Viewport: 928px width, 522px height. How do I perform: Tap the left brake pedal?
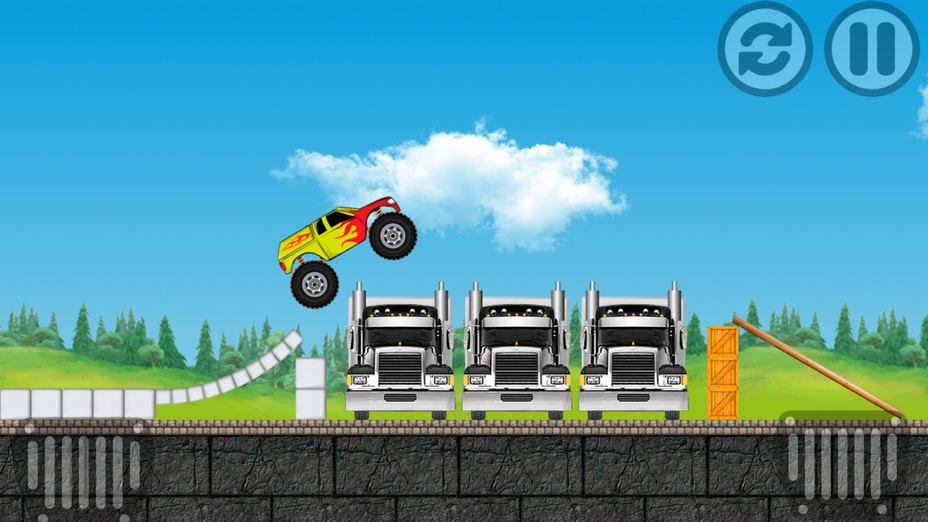83,470
